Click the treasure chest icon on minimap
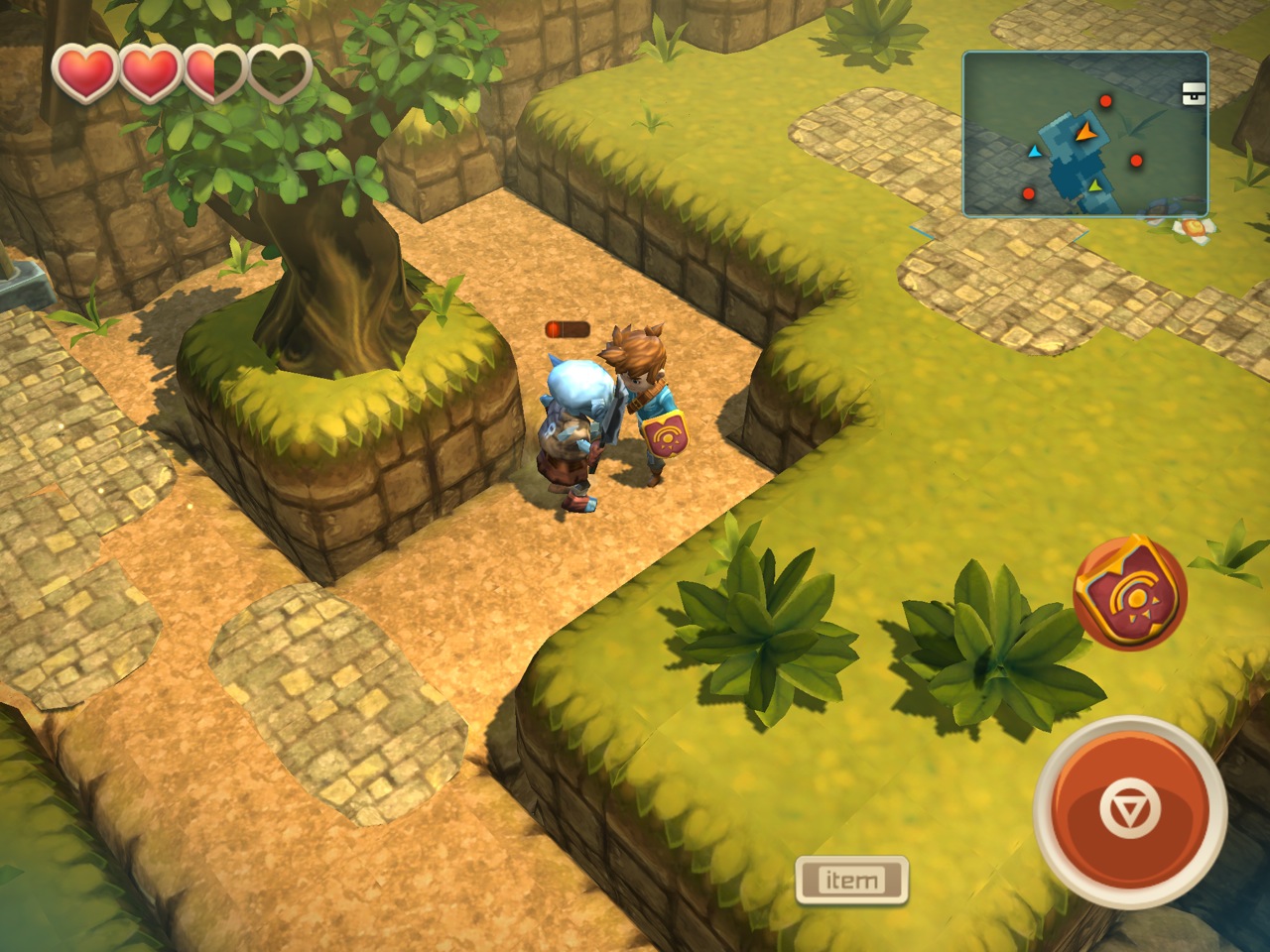Screen dimensions: 1270x952 [1194, 94]
